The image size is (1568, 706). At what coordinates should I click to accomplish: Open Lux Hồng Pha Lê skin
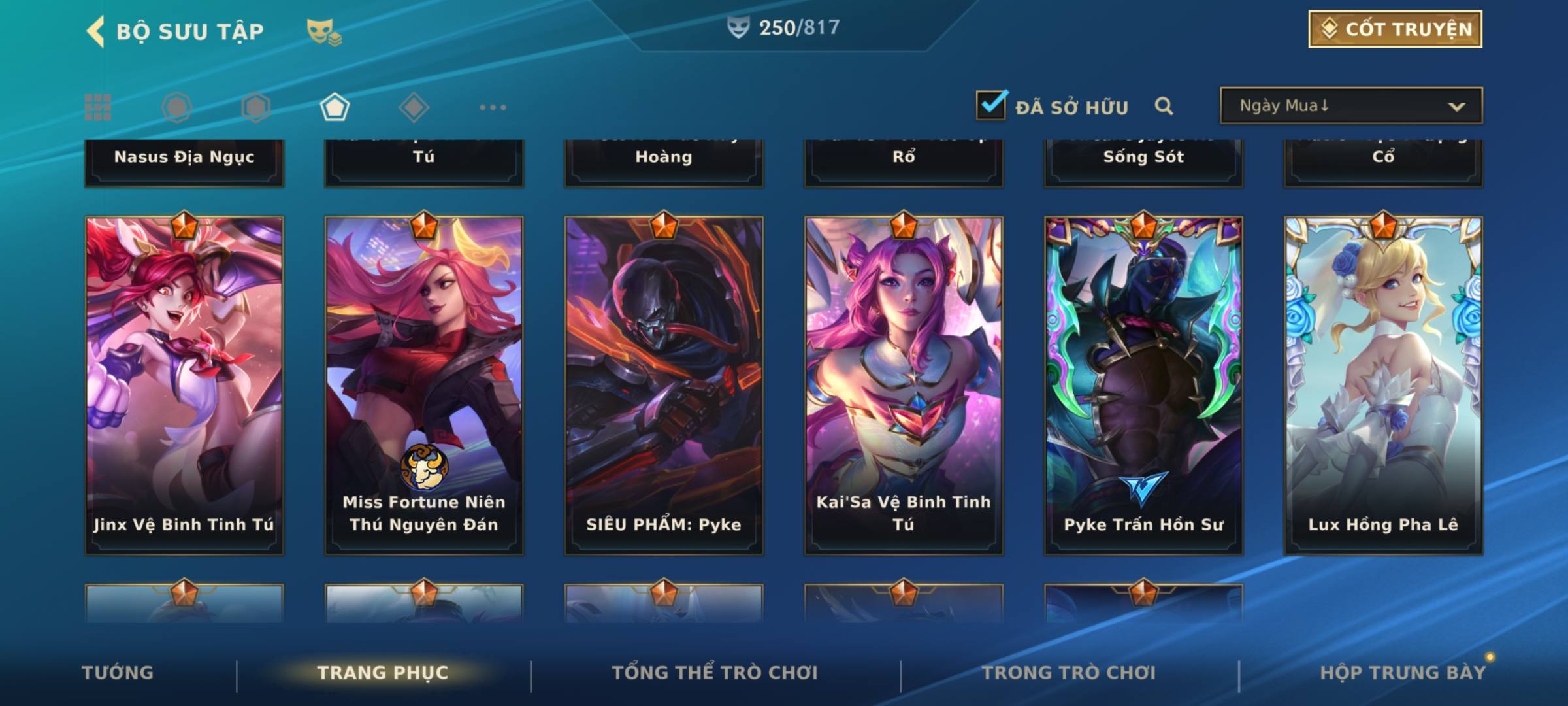1383,386
